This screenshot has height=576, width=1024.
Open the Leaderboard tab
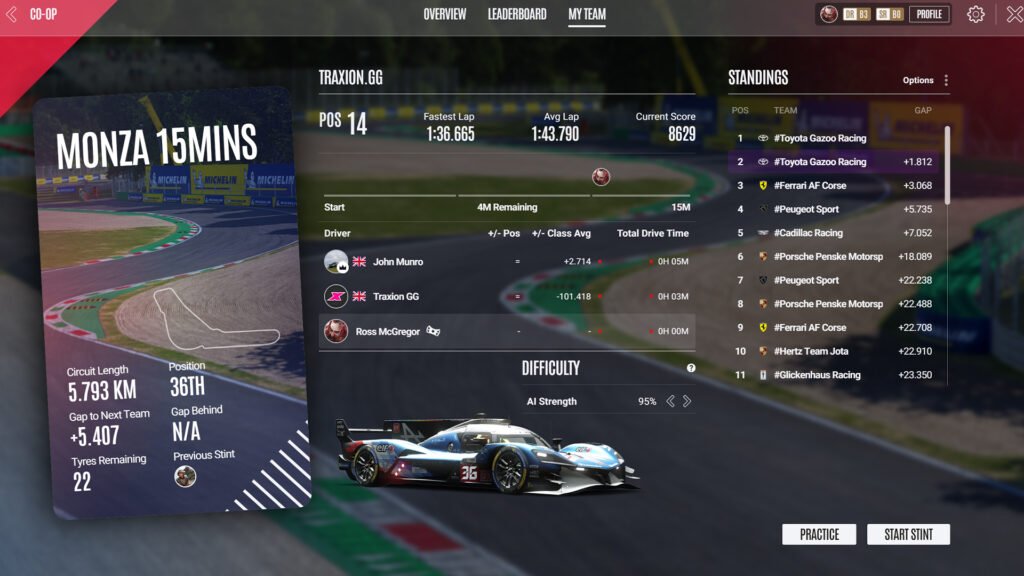[x=517, y=15]
